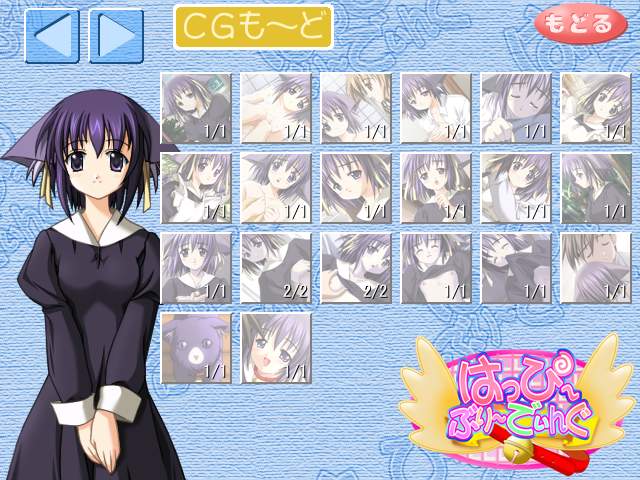
Task: Go to the next page with the right arrow
Action: point(116,36)
